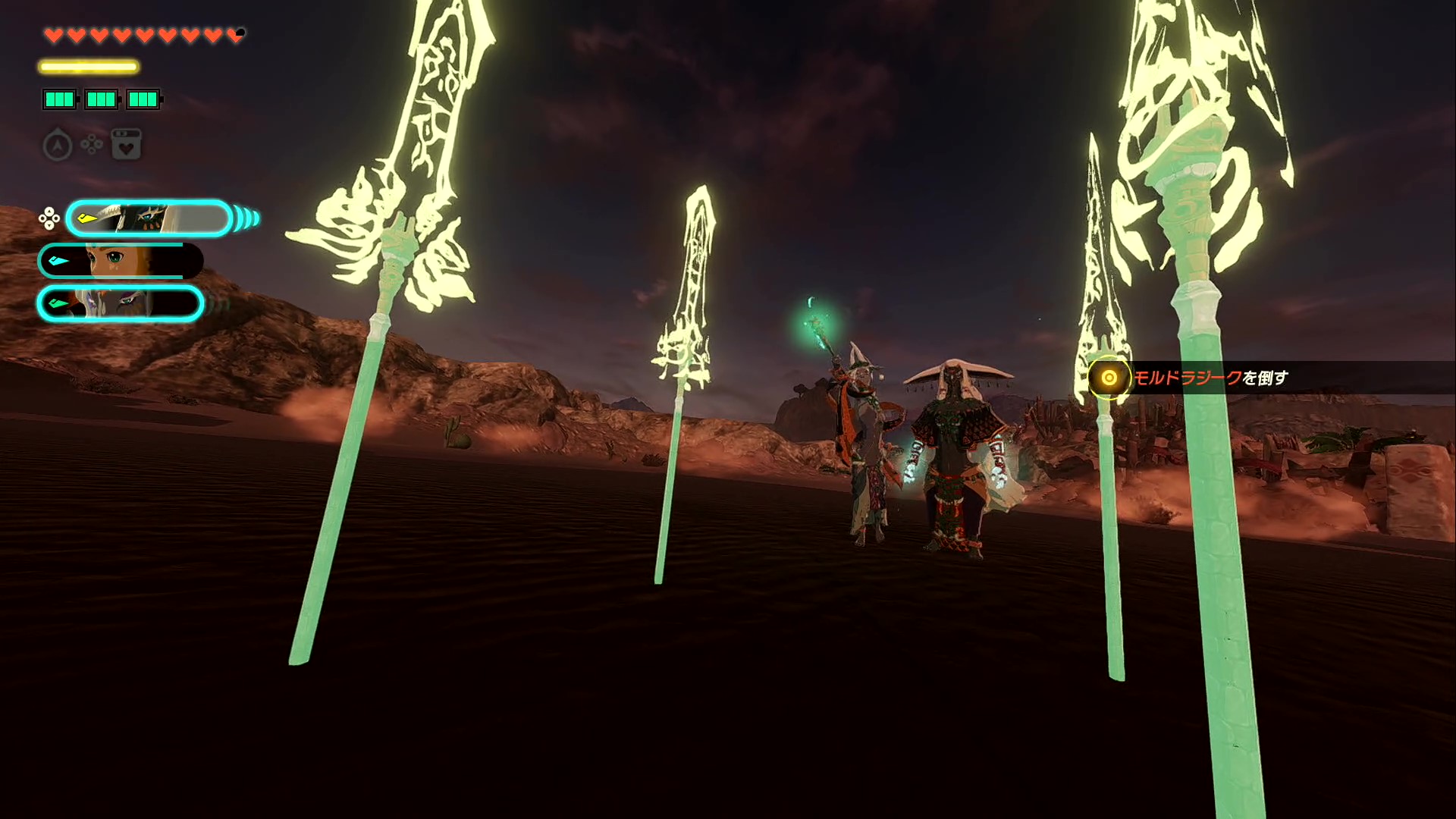
Task: Open the heart pouch item icon
Action: point(127,144)
